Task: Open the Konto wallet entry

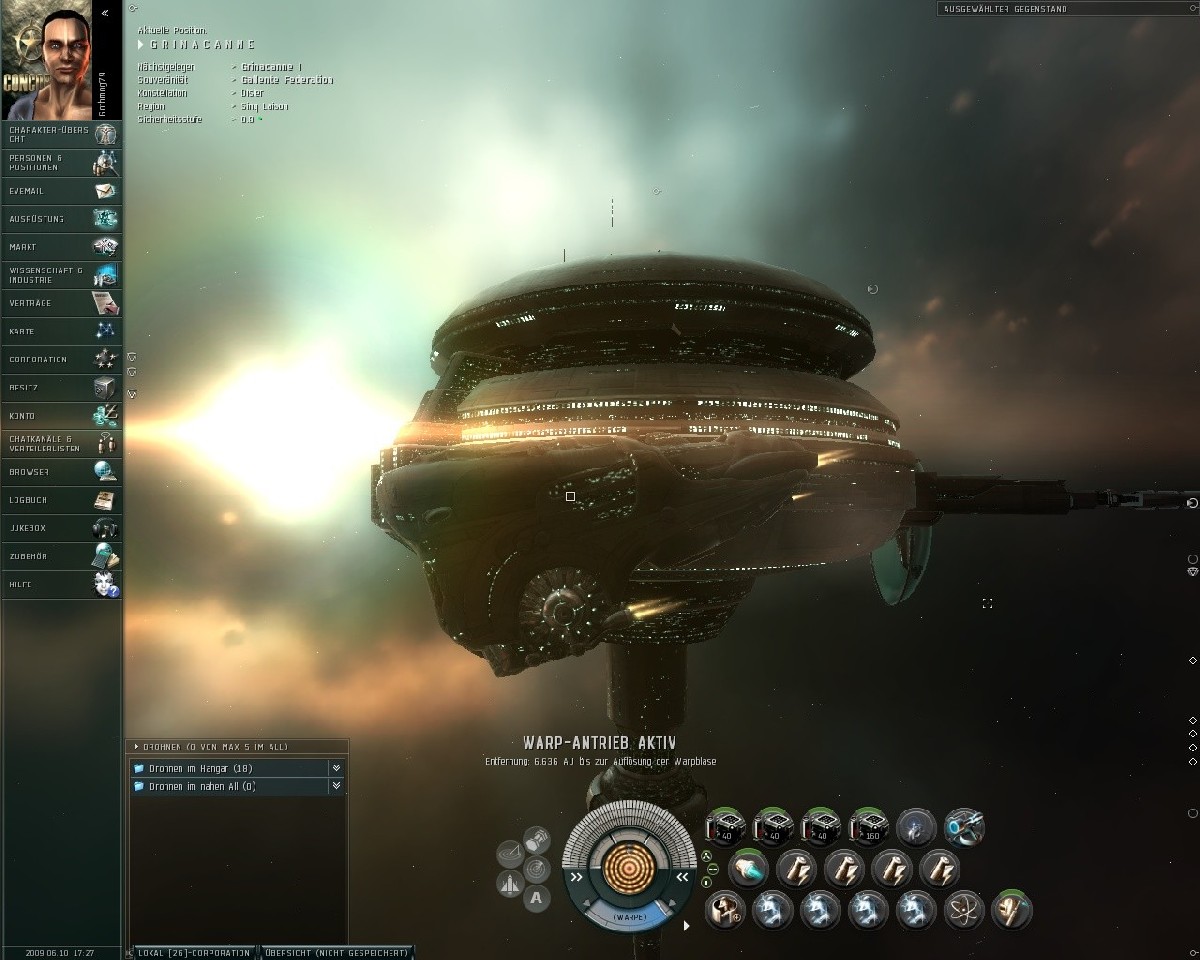Action: (x=61, y=415)
